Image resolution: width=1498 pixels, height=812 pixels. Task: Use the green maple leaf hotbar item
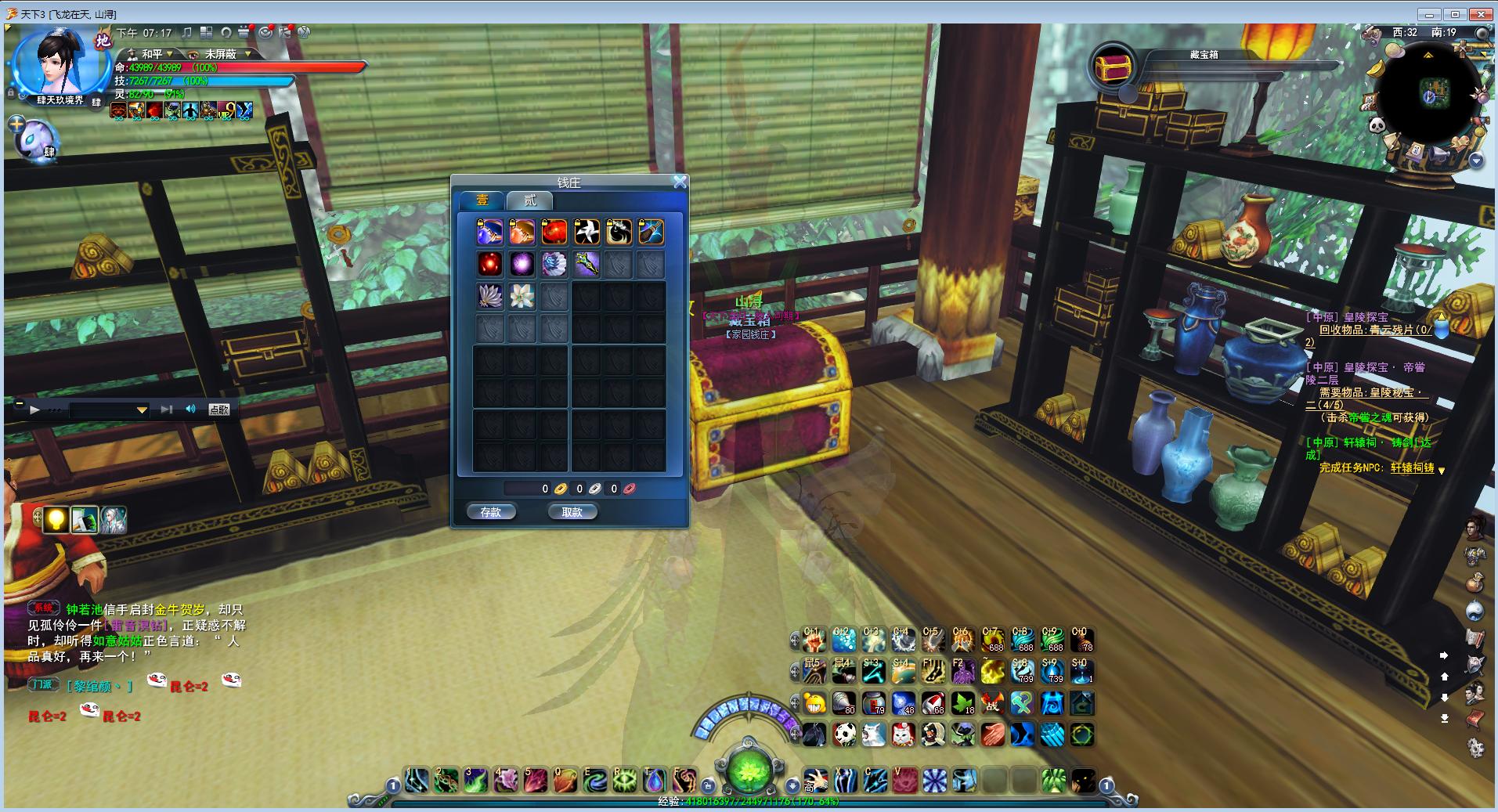pyautogui.click(x=963, y=703)
